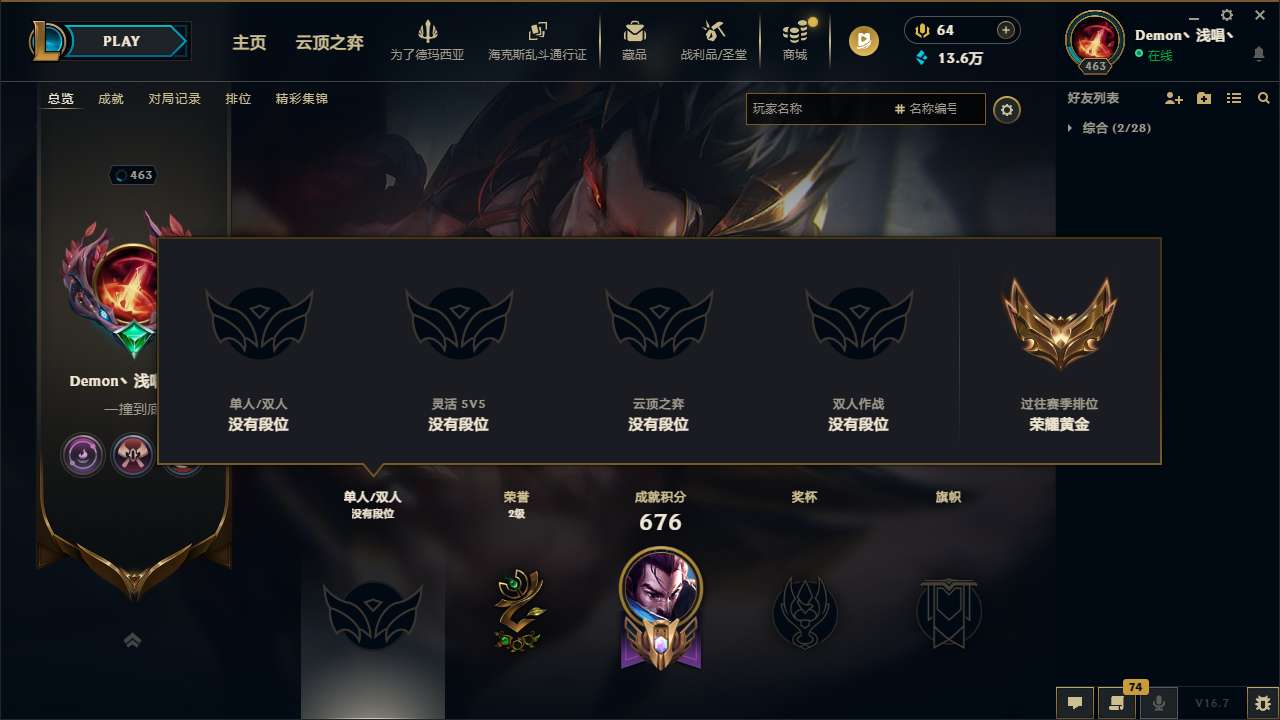Click the plus button to buy RP
The height and width of the screenshot is (720, 1280).
(x=1007, y=30)
